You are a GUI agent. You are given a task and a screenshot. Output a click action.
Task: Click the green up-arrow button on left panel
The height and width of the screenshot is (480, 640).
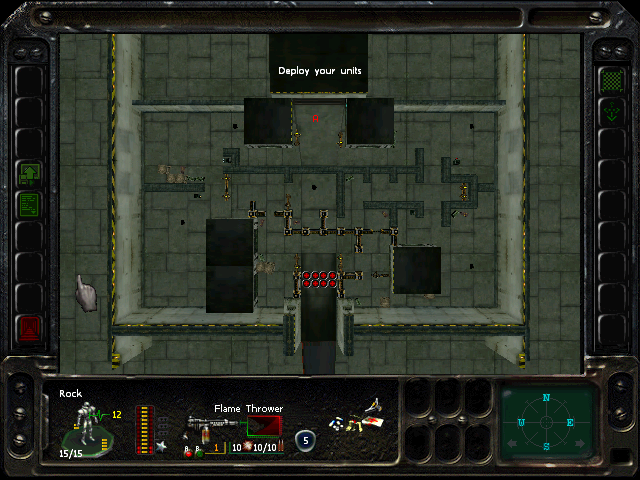tap(30, 175)
